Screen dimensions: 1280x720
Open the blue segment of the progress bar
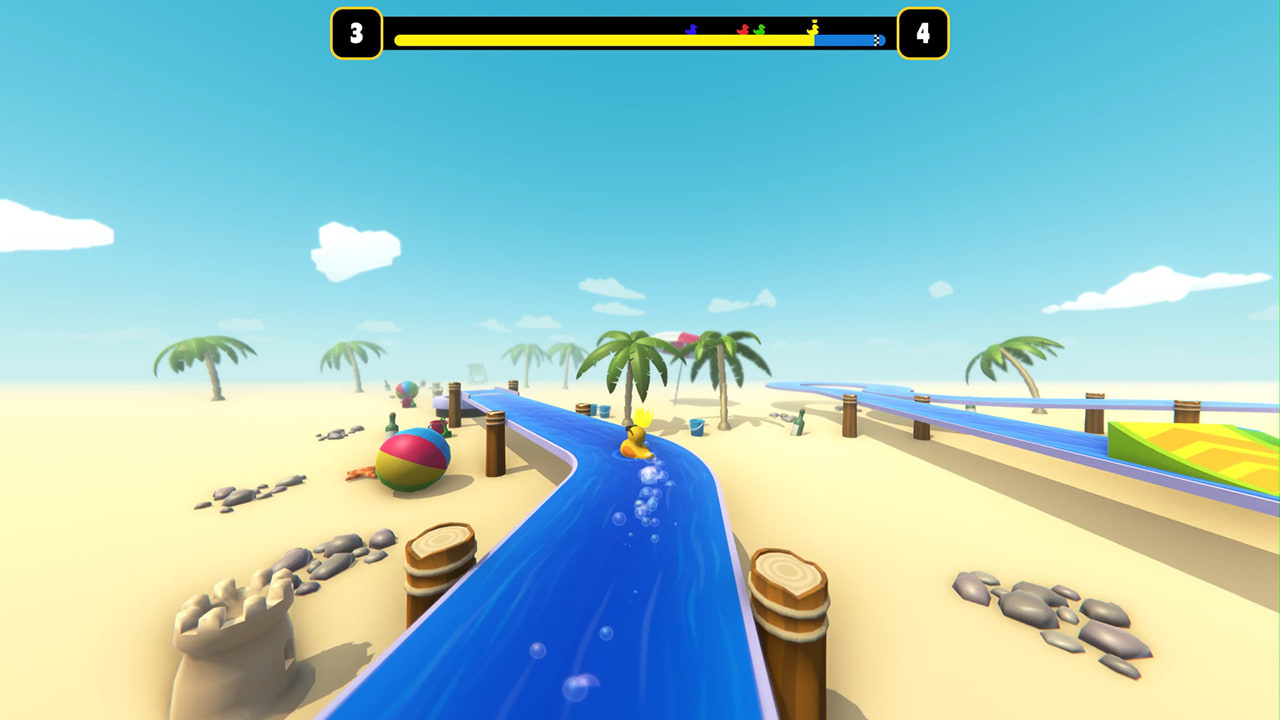(845, 40)
